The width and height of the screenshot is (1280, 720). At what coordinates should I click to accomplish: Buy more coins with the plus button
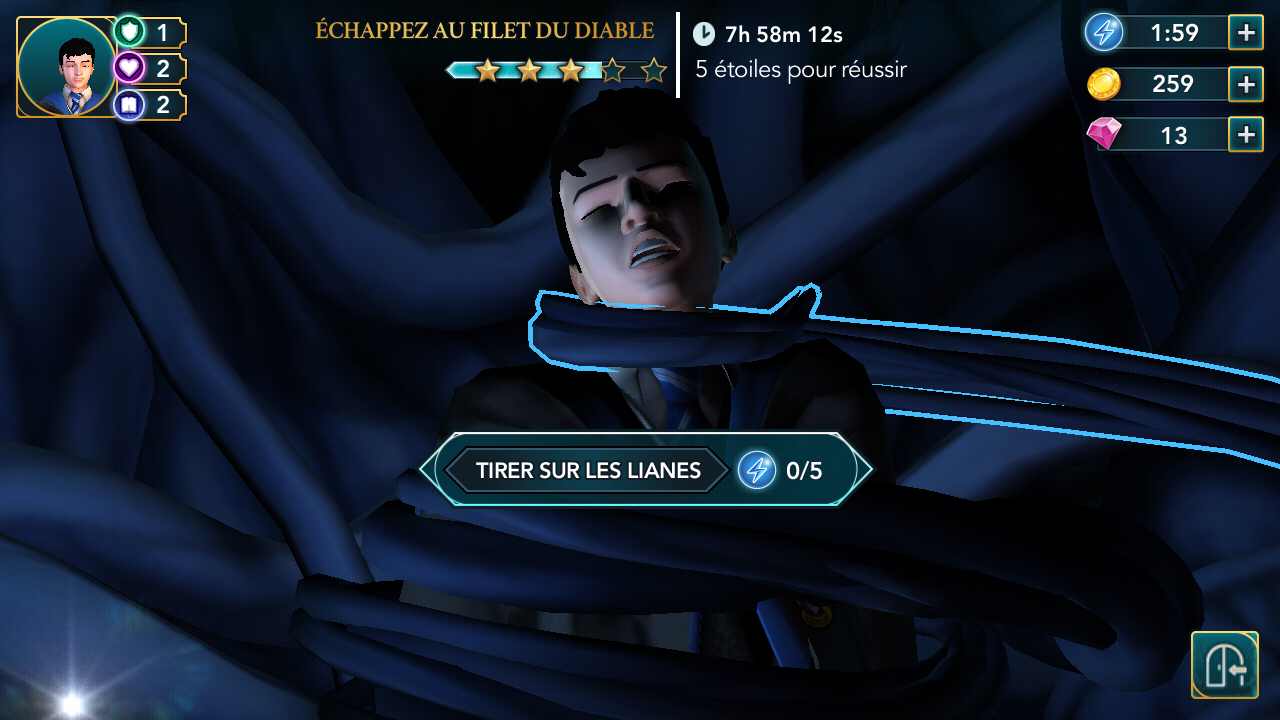(1244, 84)
